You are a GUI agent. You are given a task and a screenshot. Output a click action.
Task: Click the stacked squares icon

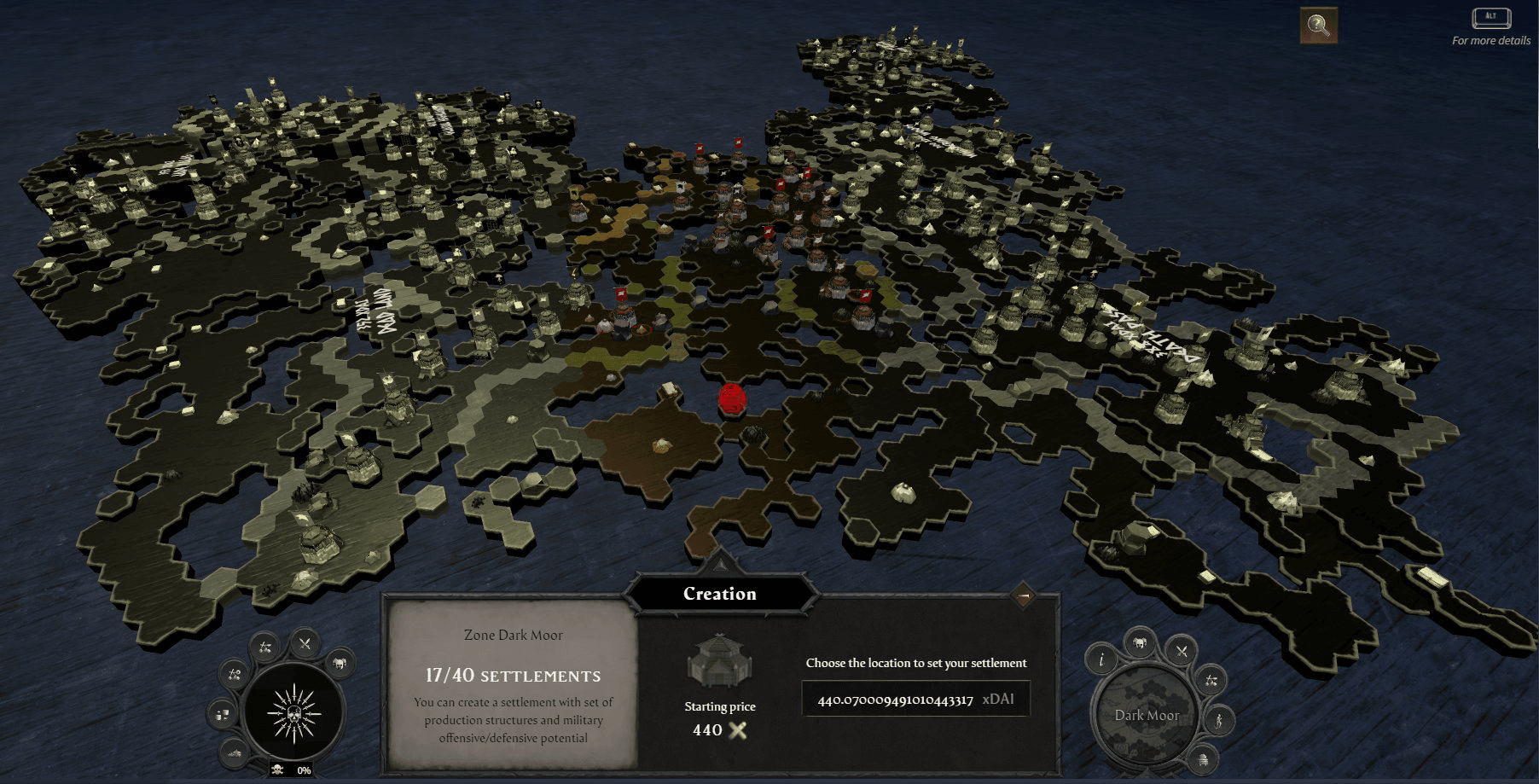coord(224,714)
